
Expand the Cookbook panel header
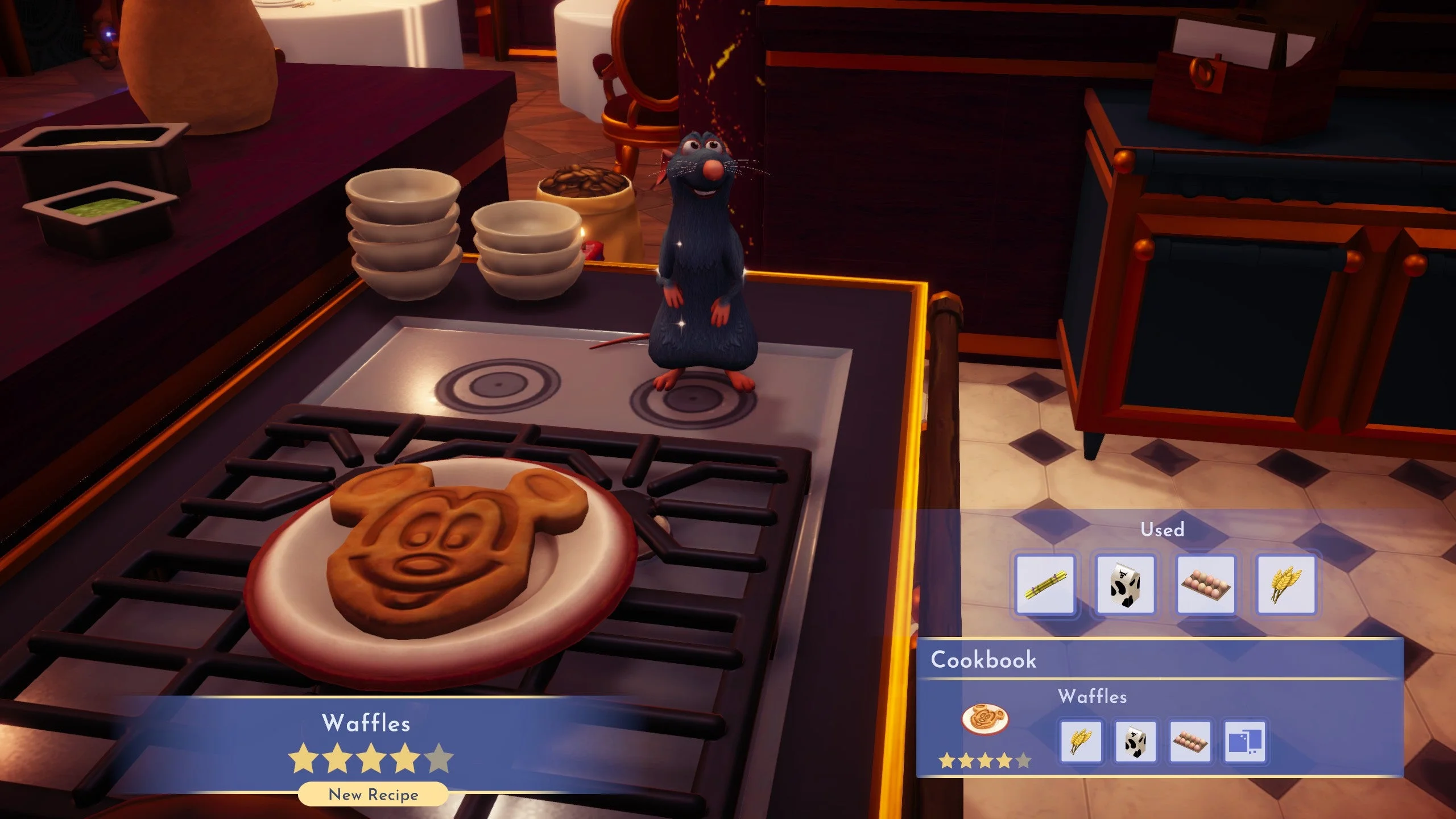coord(983,660)
